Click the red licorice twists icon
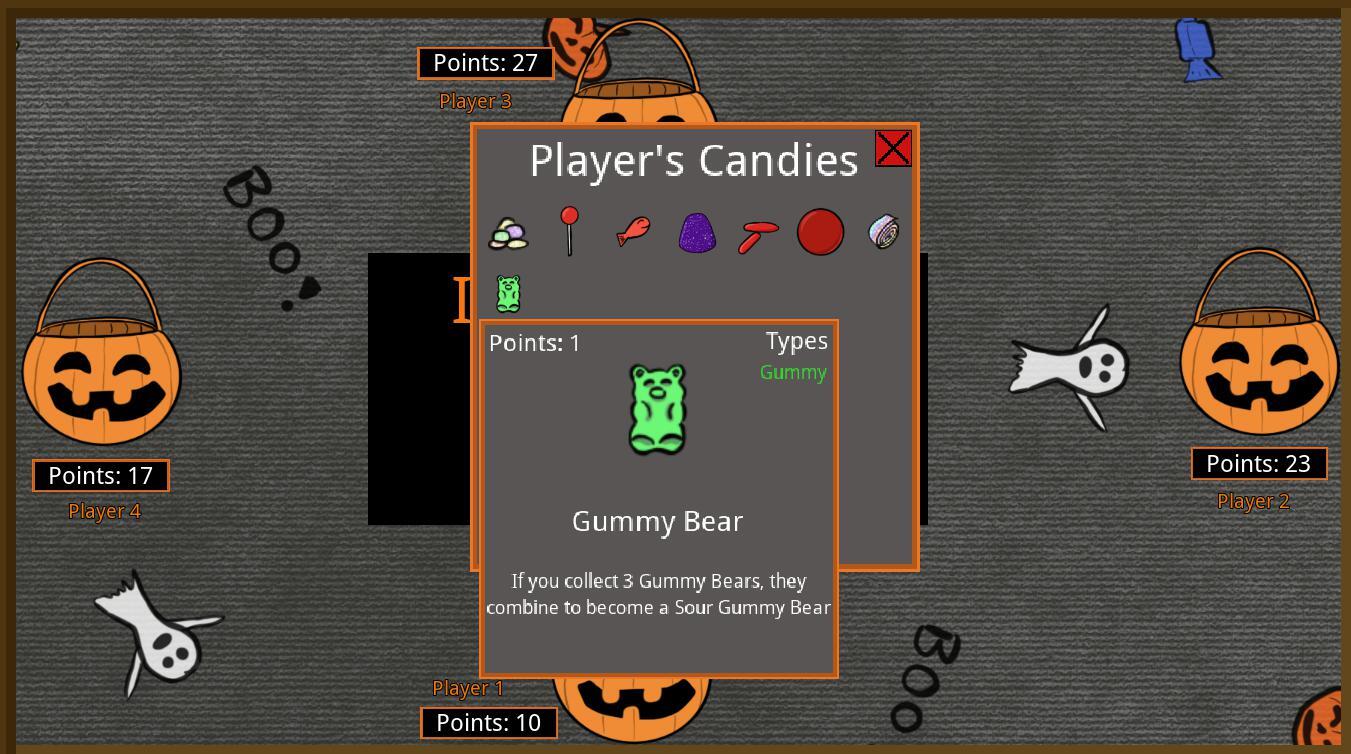 pyautogui.click(x=758, y=232)
